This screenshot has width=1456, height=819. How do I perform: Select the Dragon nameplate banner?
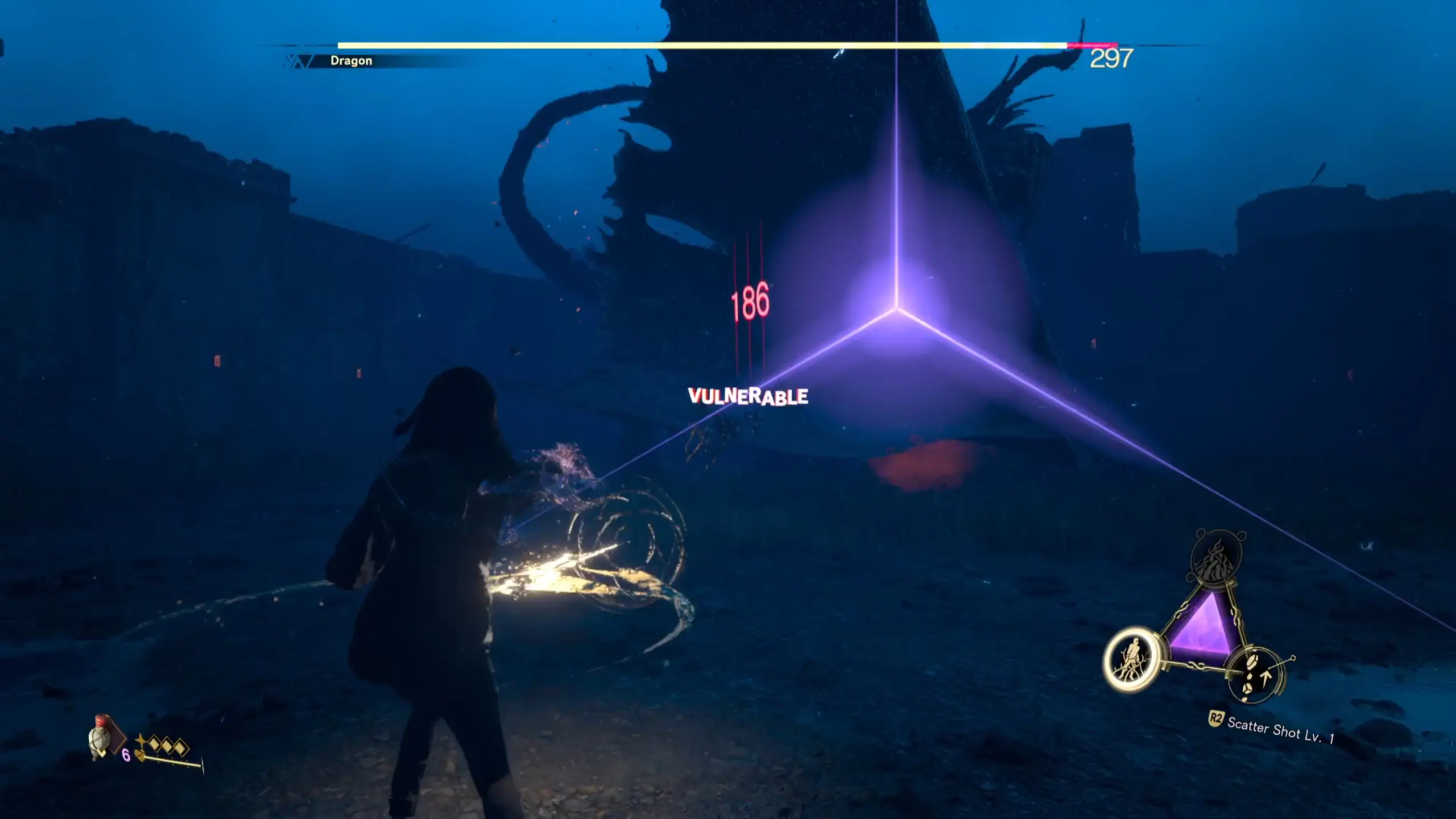(351, 59)
